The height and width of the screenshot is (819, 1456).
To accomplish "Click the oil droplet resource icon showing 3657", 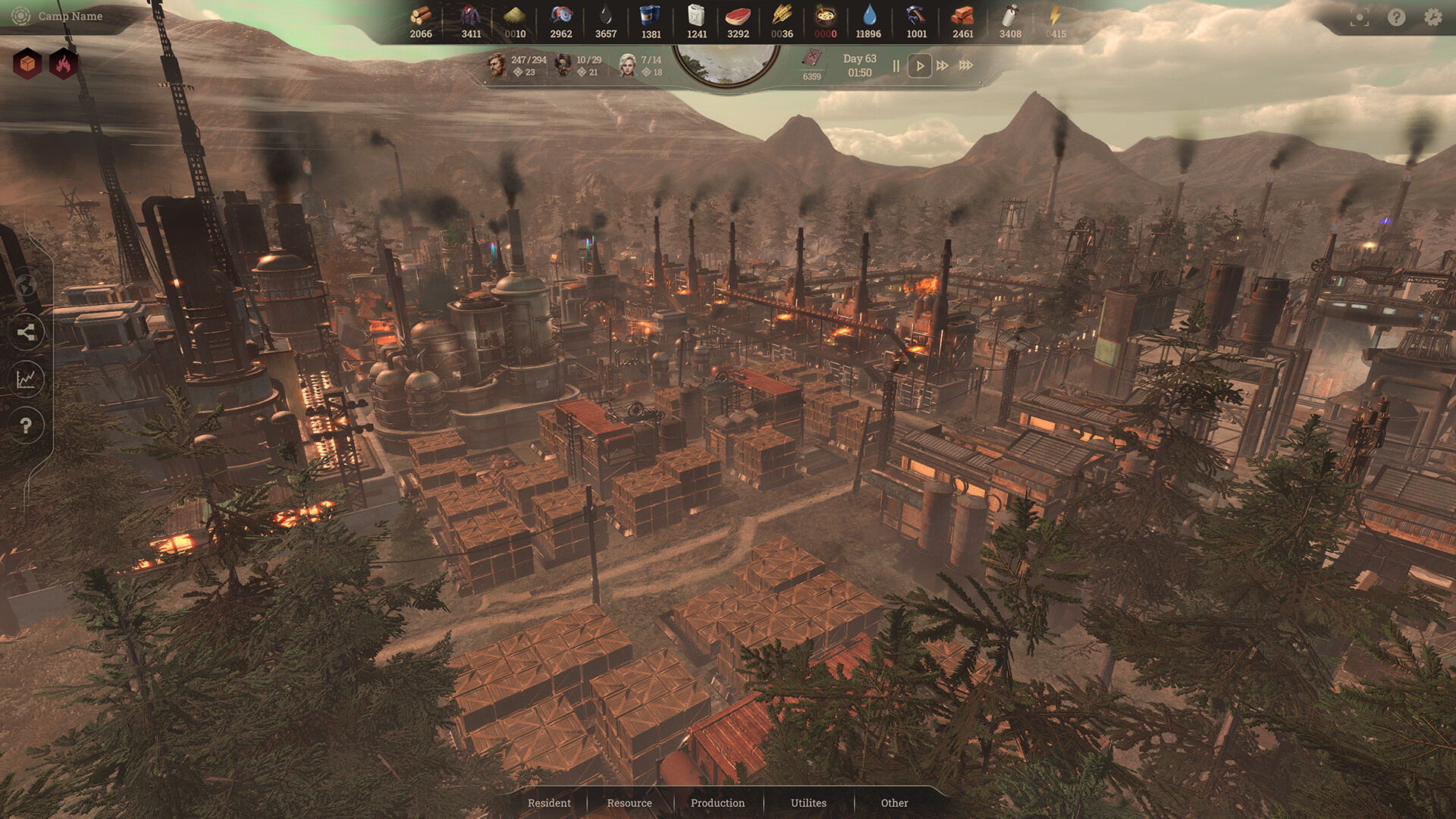I will click(606, 17).
